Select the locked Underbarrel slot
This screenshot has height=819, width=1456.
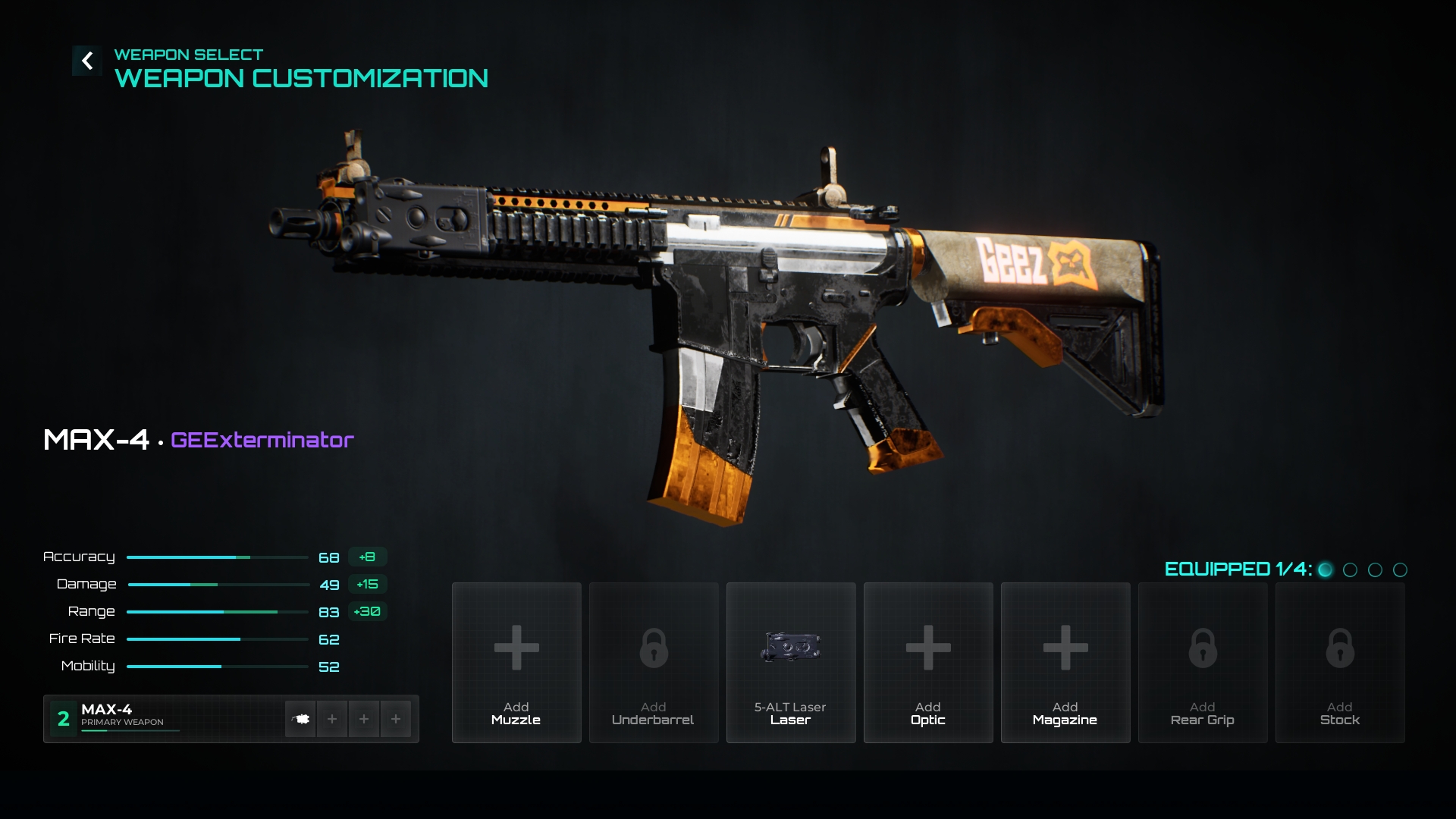coord(654,662)
